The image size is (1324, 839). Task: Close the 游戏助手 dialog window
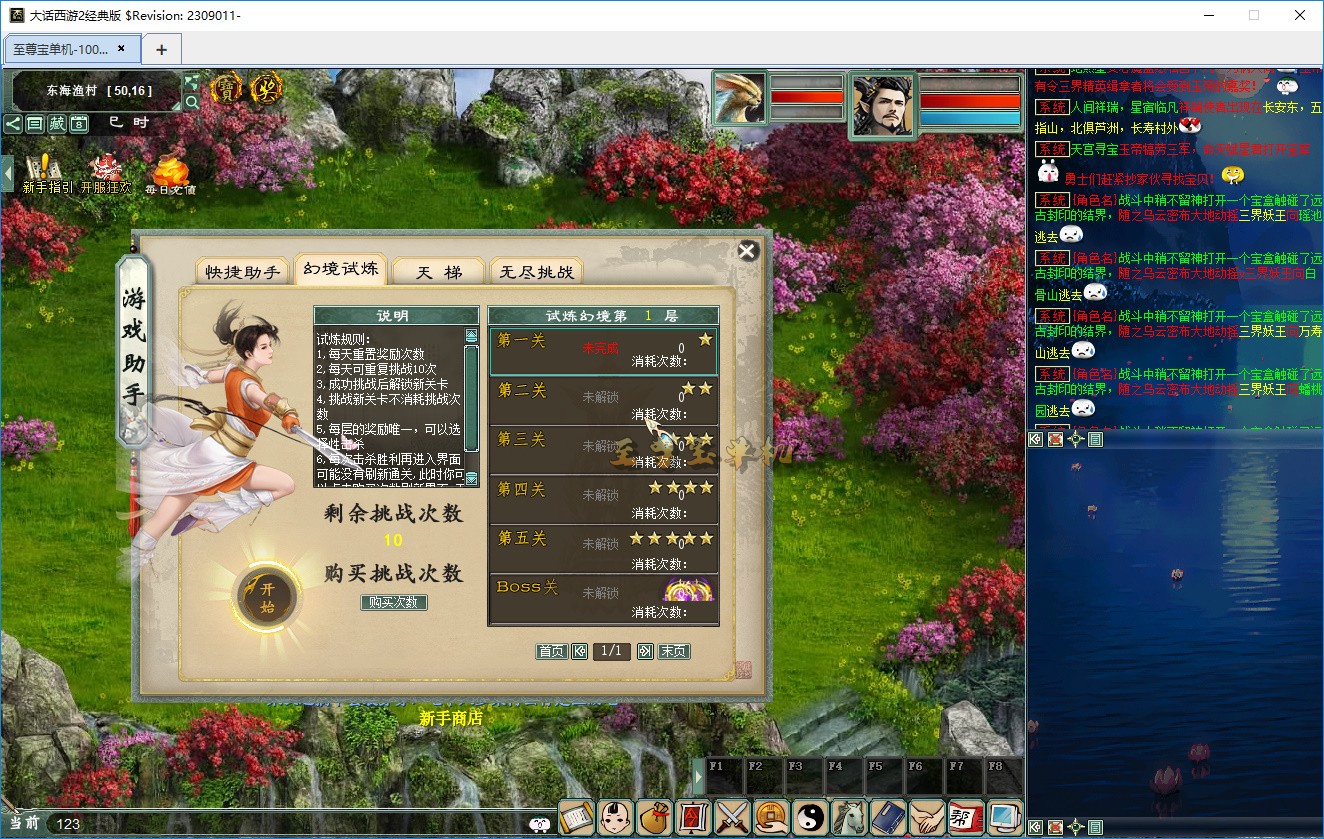[747, 251]
